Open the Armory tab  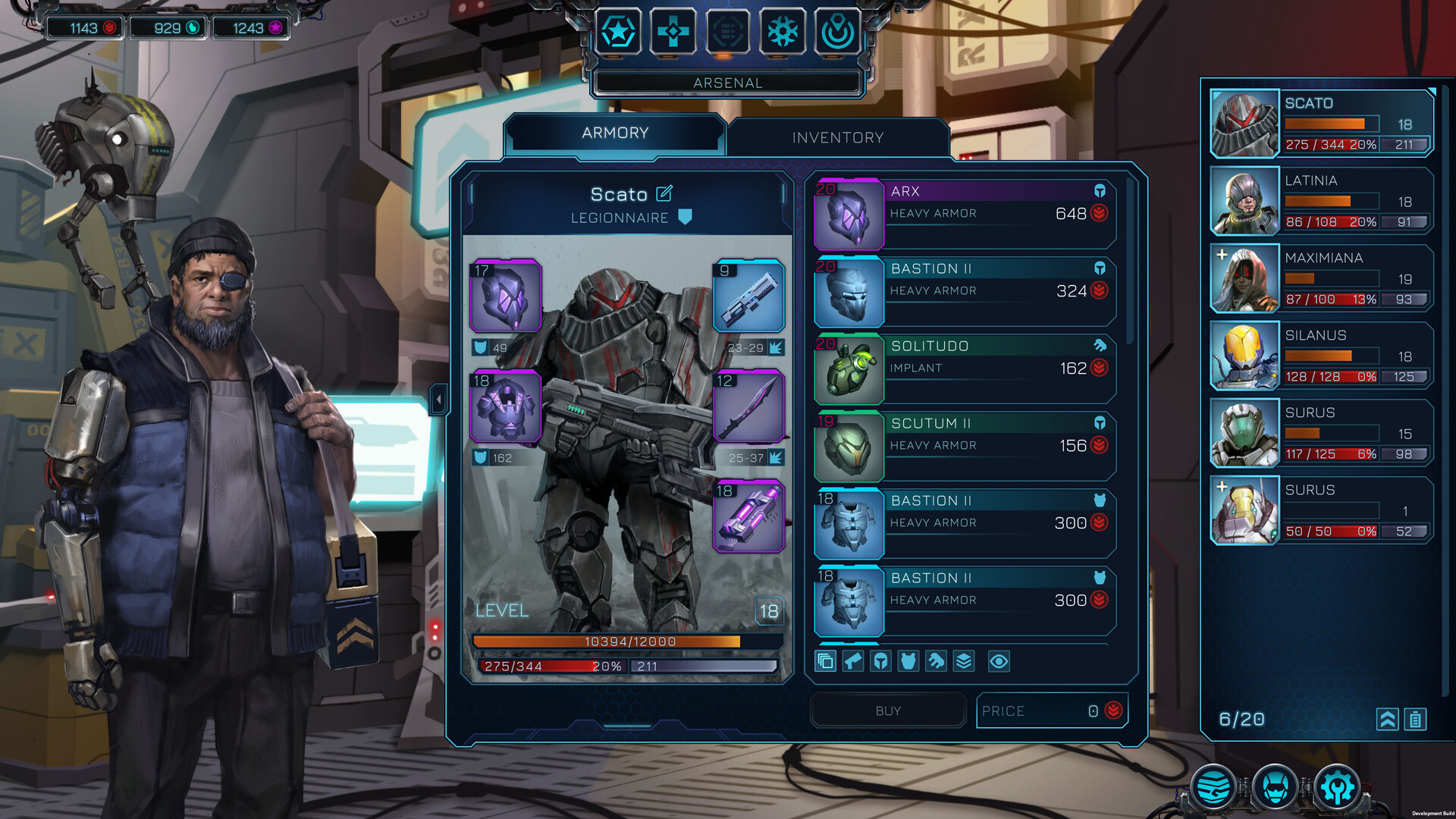pos(614,133)
